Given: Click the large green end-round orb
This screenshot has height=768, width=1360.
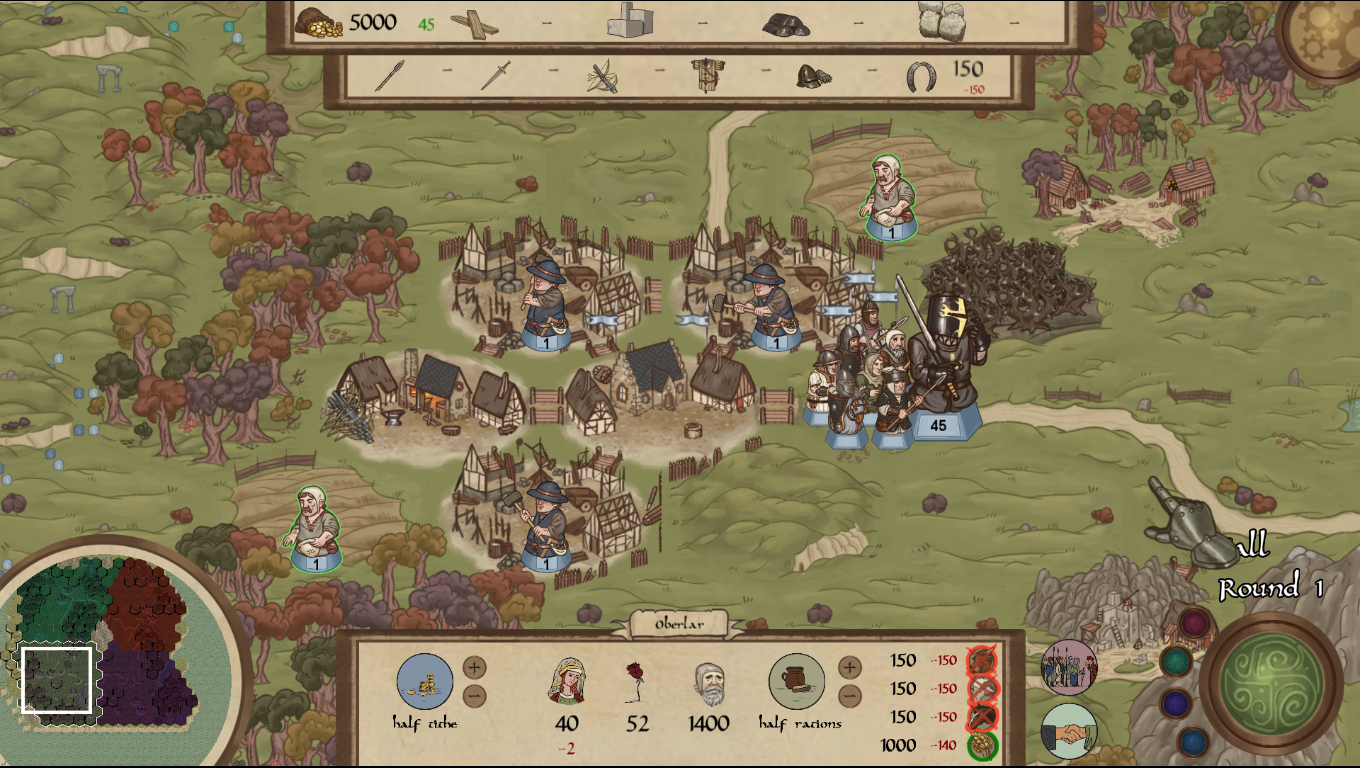Looking at the screenshot, I should coord(1272,683).
